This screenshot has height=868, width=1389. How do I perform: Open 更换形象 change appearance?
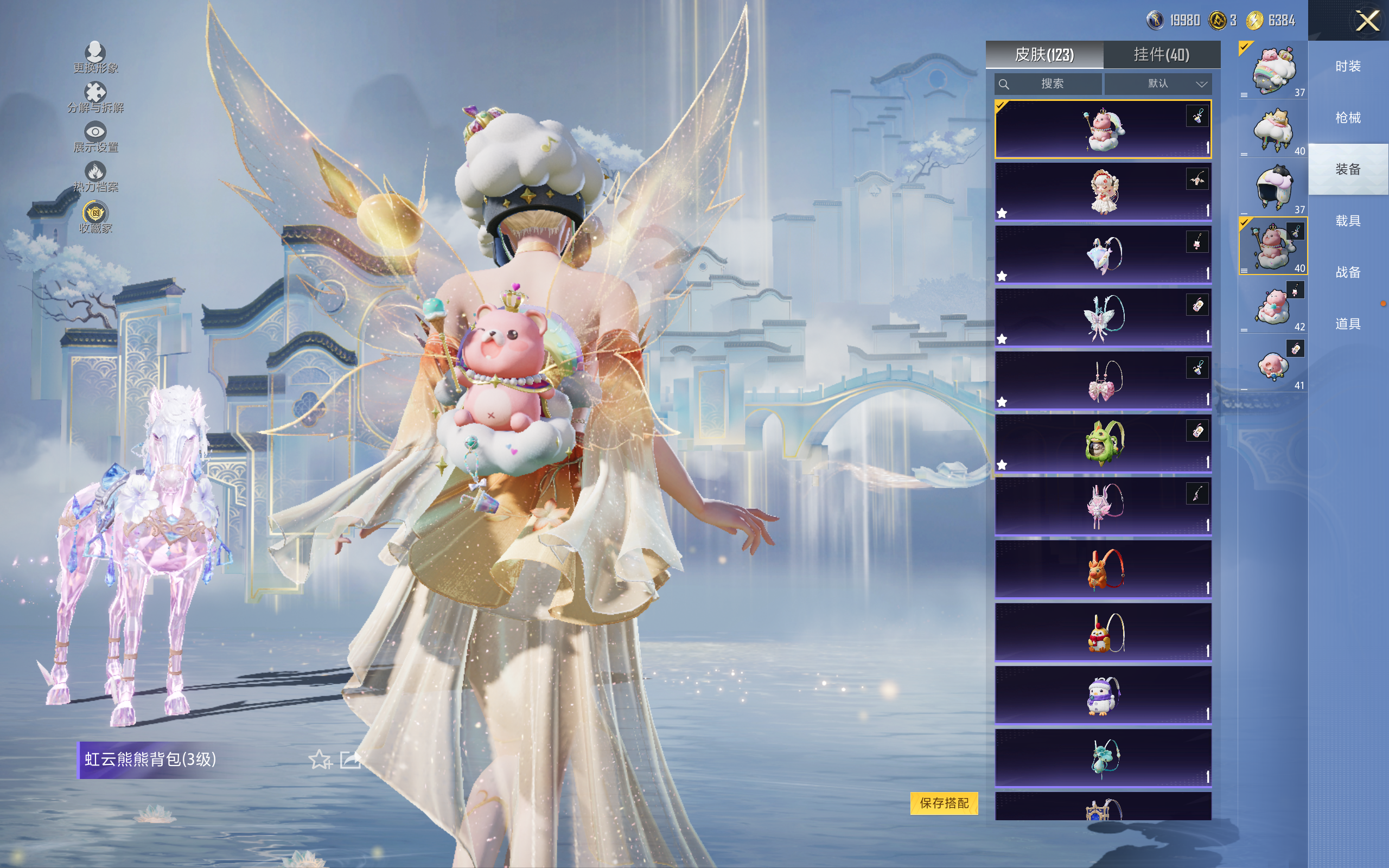[x=95, y=58]
